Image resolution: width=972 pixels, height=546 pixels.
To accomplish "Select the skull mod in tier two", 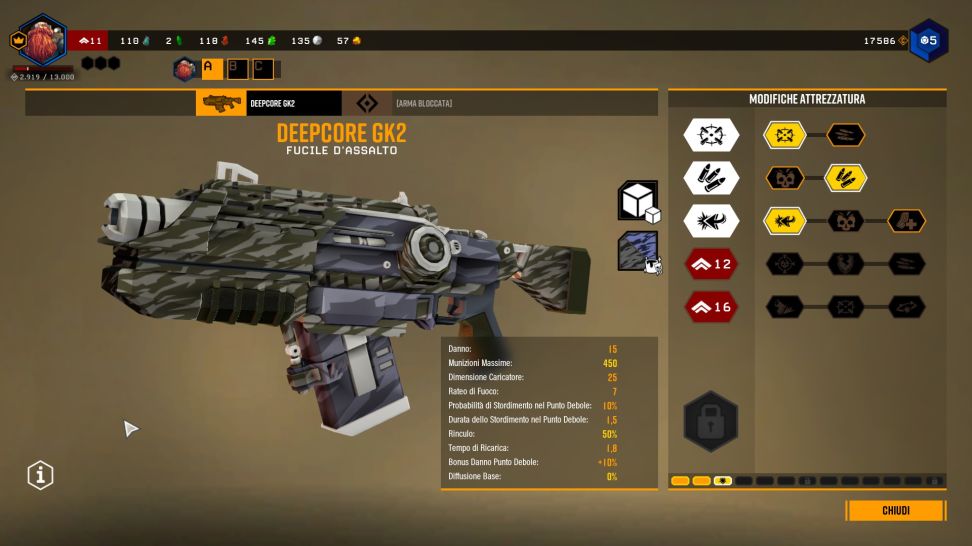I will (785, 178).
